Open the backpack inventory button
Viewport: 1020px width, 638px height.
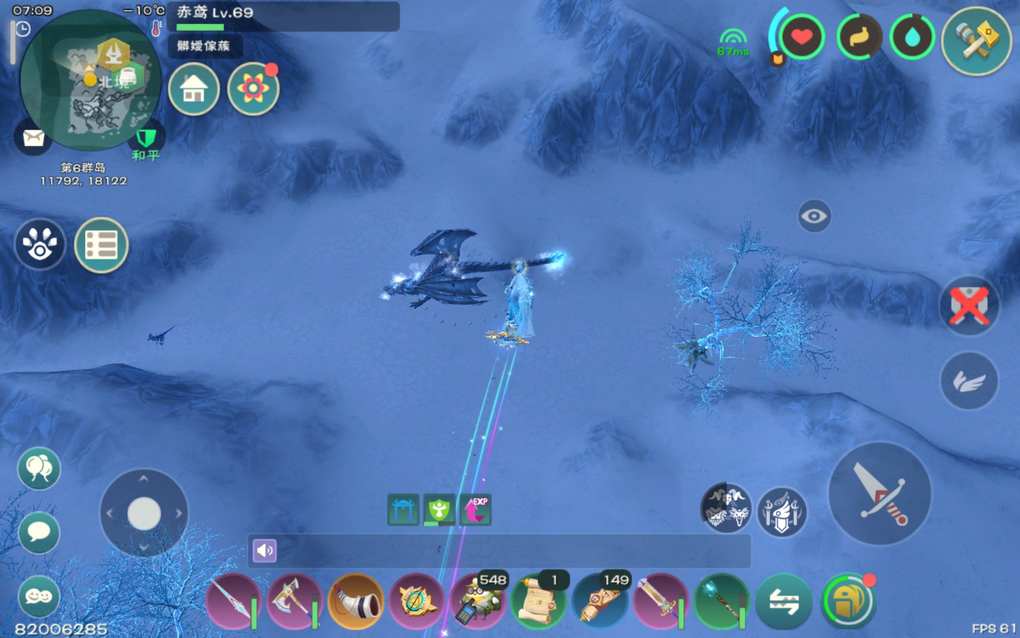click(846, 602)
